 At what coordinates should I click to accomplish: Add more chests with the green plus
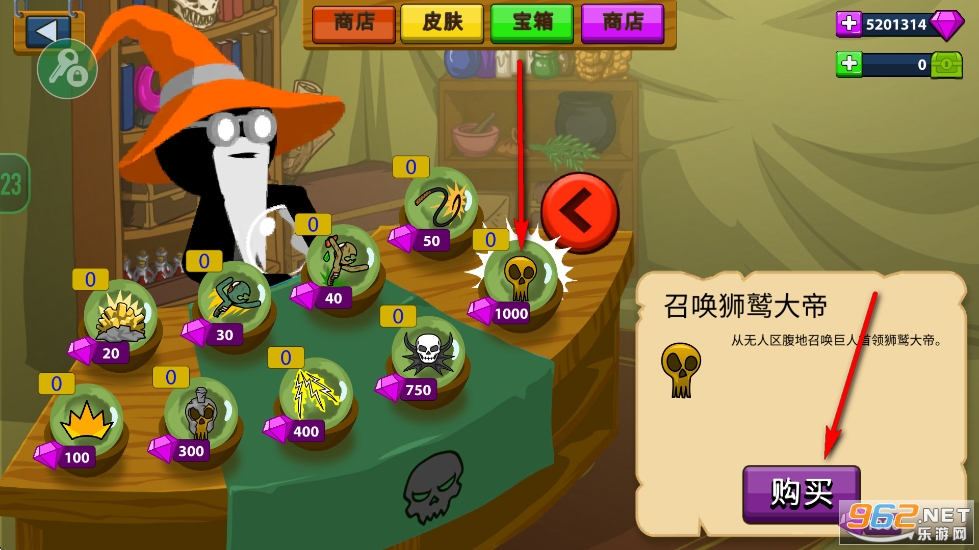tap(849, 65)
